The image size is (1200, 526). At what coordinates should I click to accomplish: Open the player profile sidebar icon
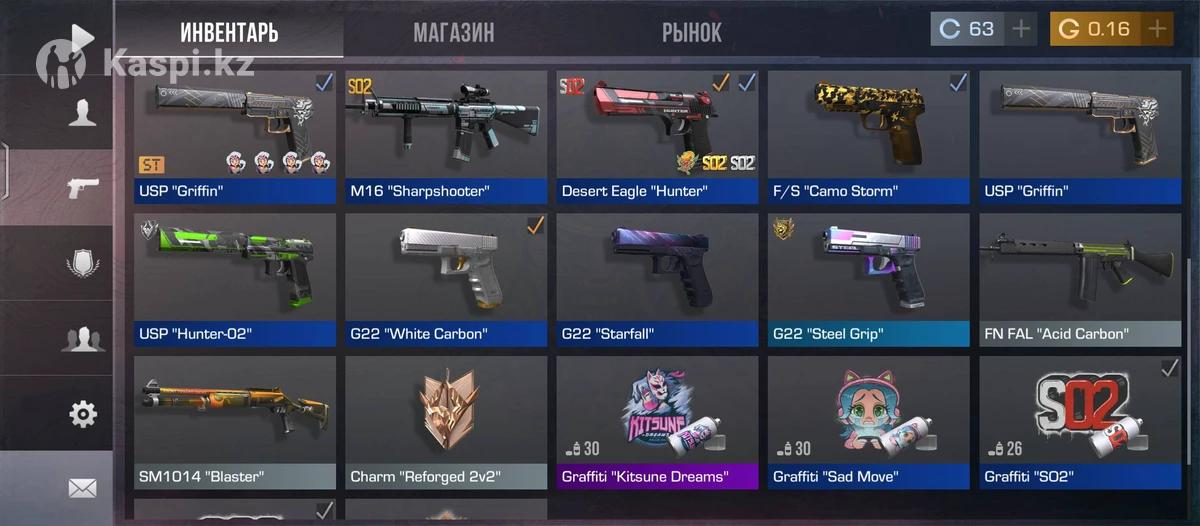coord(82,111)
